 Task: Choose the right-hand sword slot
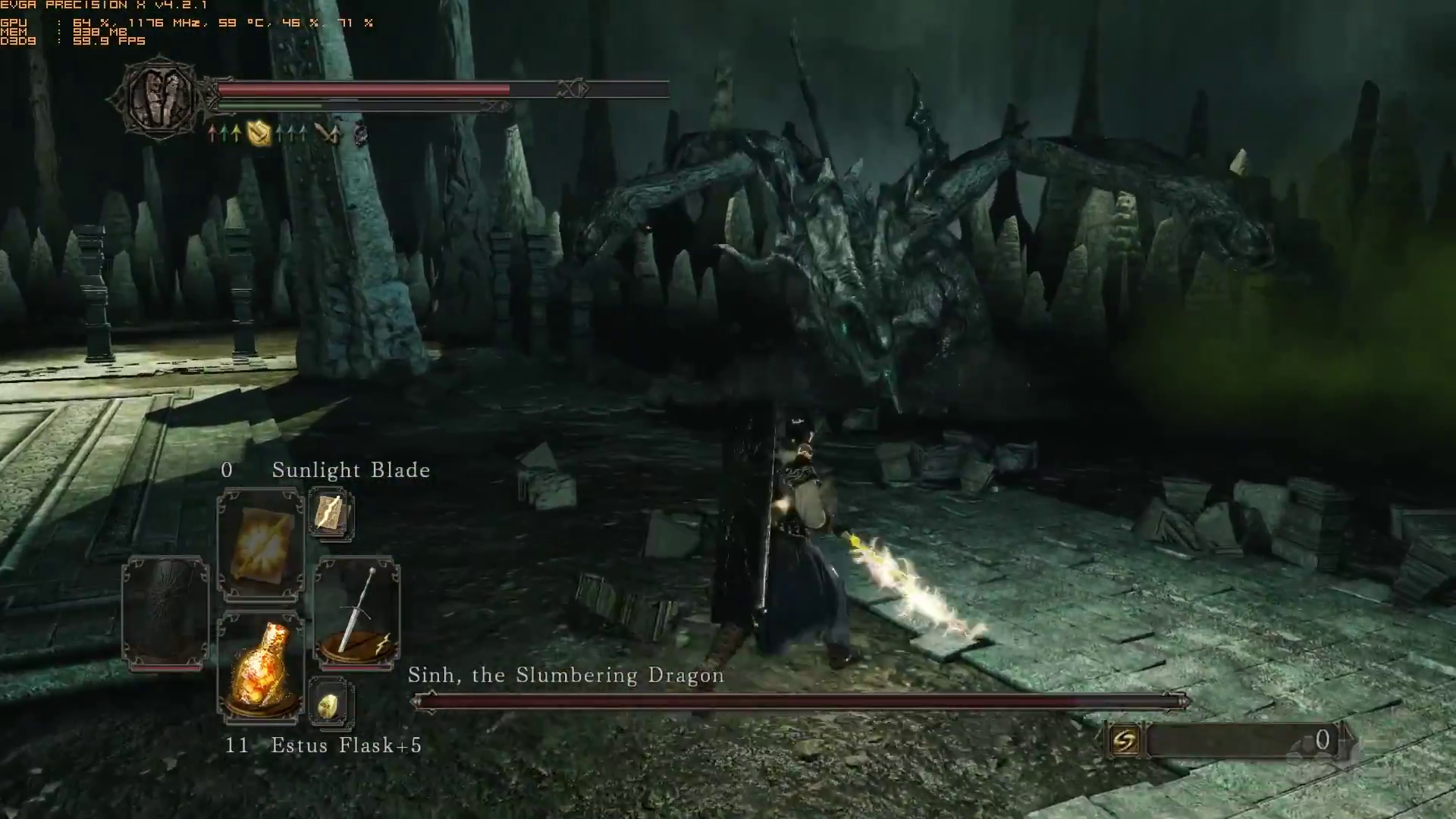(x=357, y=613)
